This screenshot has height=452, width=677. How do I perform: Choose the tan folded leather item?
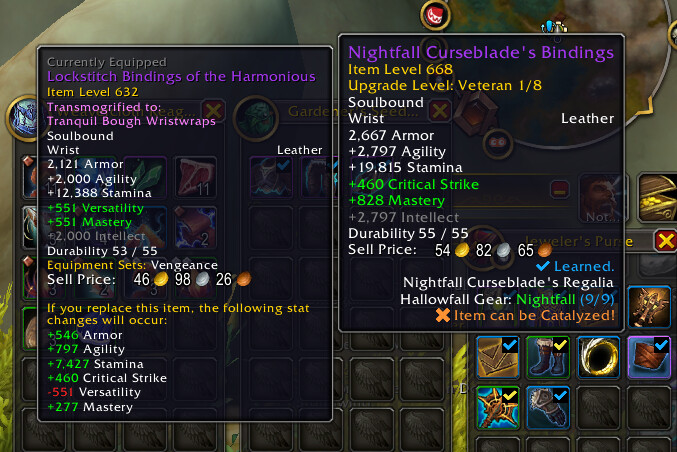pyautogui.click(x=497, y=358)
